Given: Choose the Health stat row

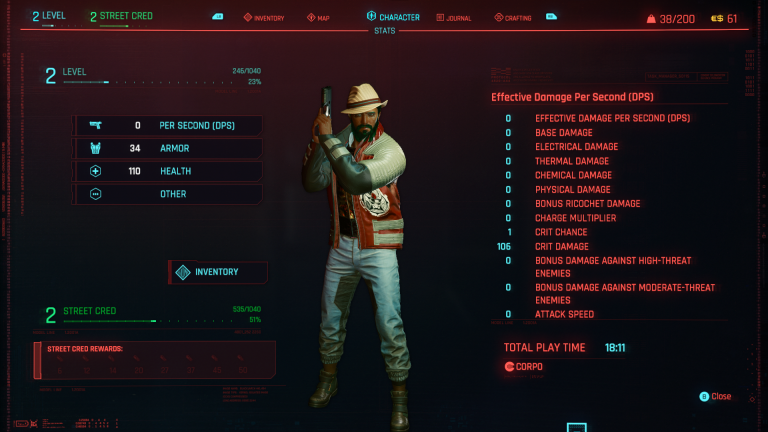Looking at the screenshot, I should (167, 171).
